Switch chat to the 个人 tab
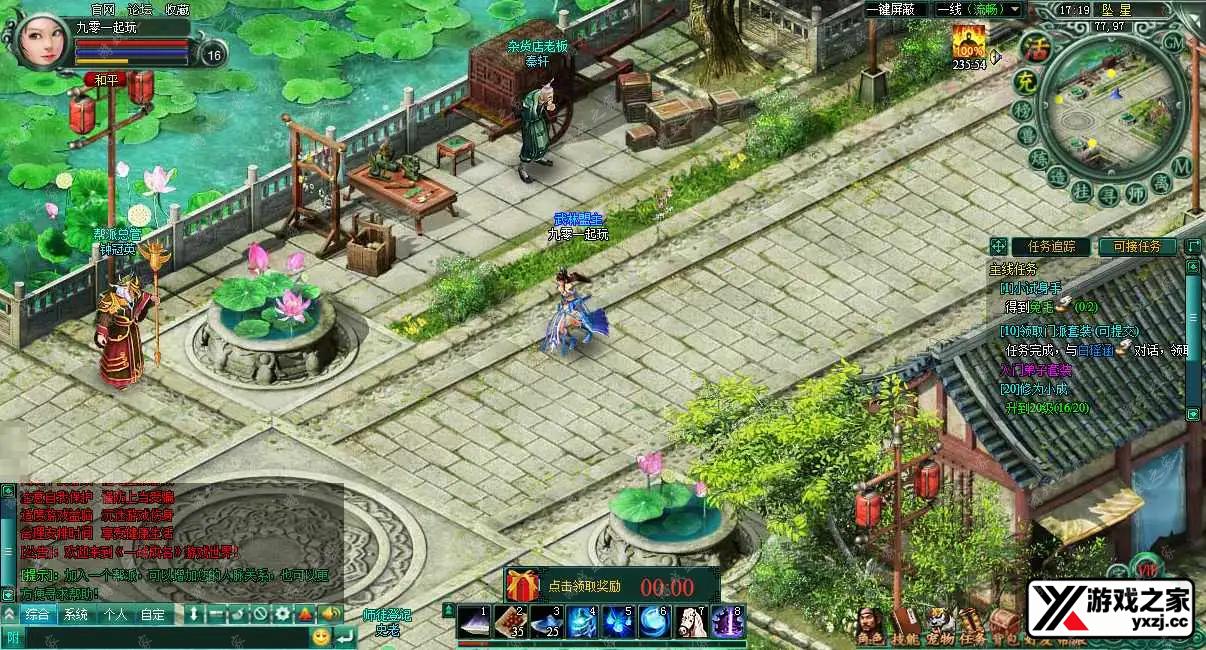This screenshot has width=1206, height=650. [115, 614]
